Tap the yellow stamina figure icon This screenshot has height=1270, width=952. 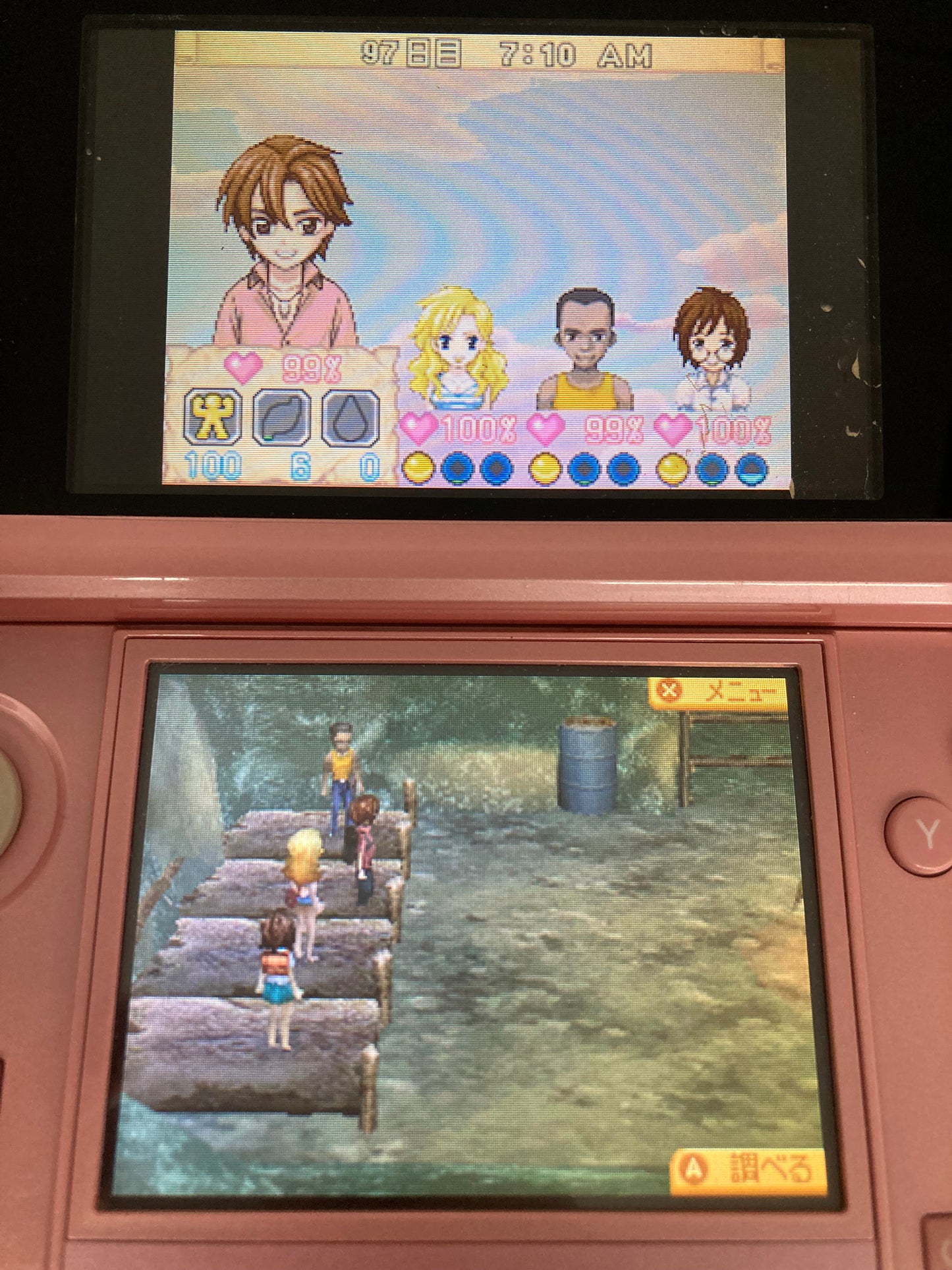(212, 417)
